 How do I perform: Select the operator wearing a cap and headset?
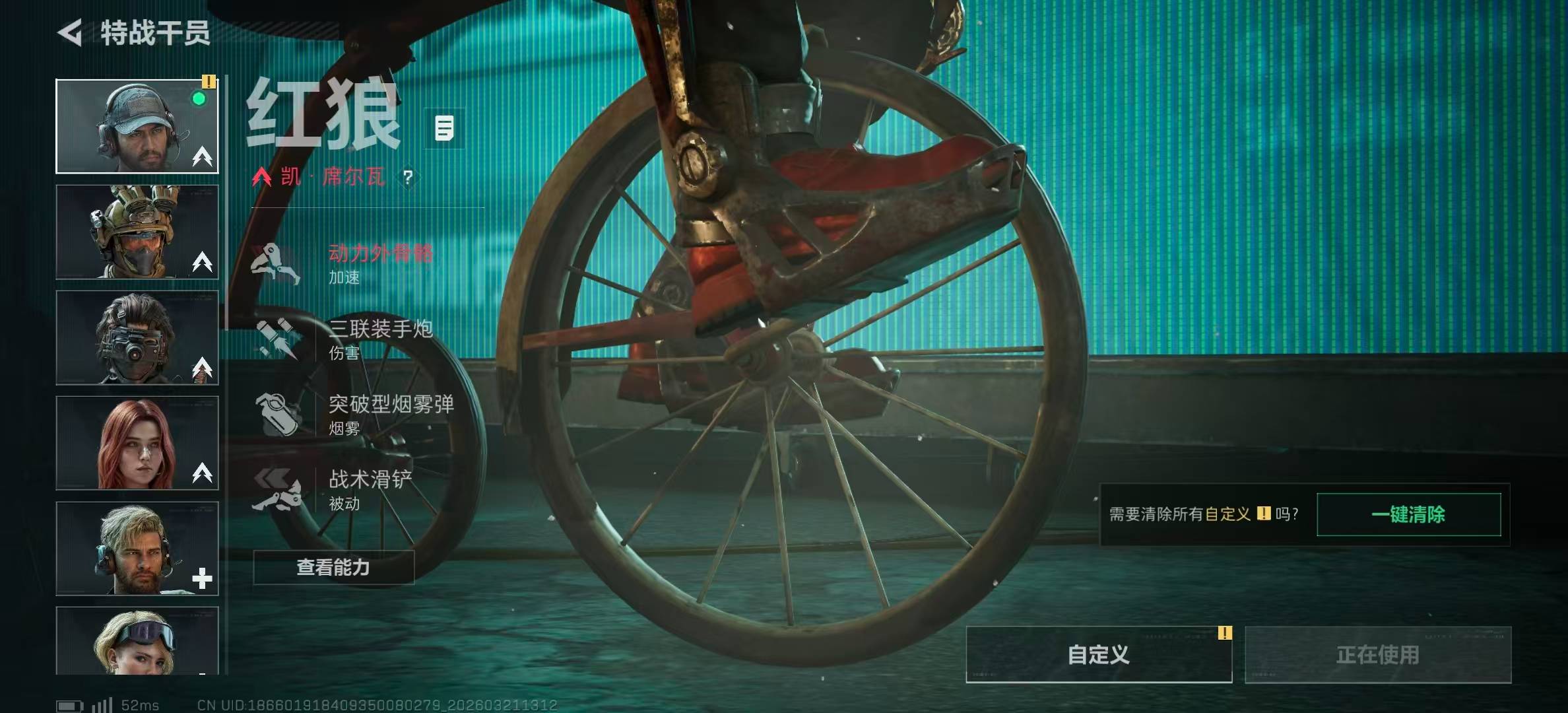point(137,126)
